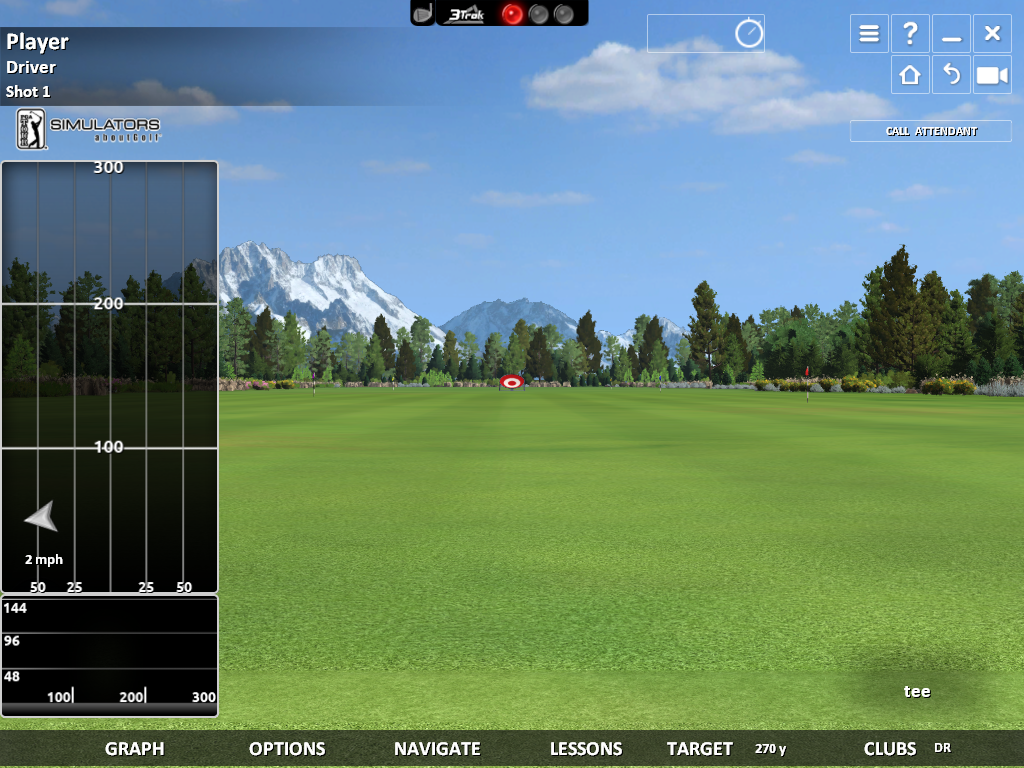The width and height of the screenshot is (1024, 768).
Task: Show help with the question mark button
Action: tap(910, 34)
